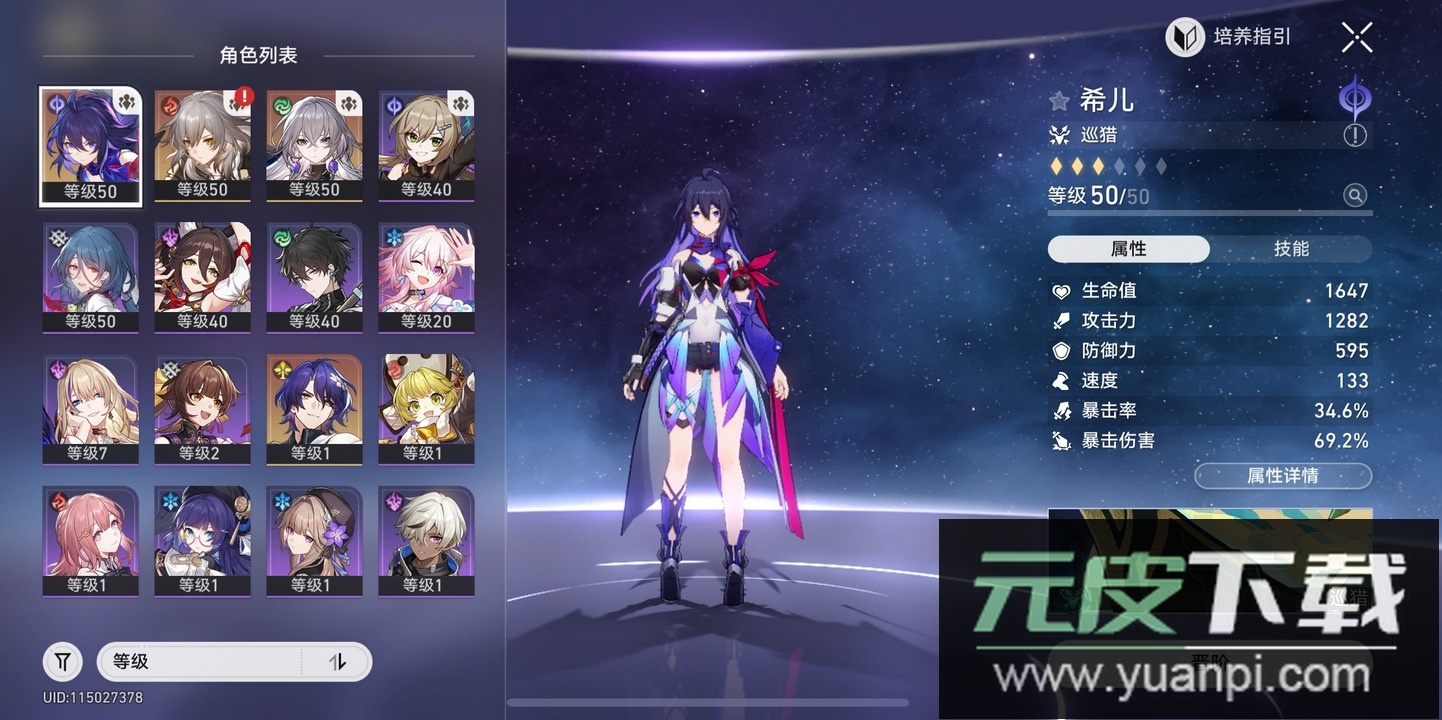Image resolution: width=1442 pixels, height=720 pixels.
Task: Open level details with the magnifier icon
Action: tap(1357, 196)
